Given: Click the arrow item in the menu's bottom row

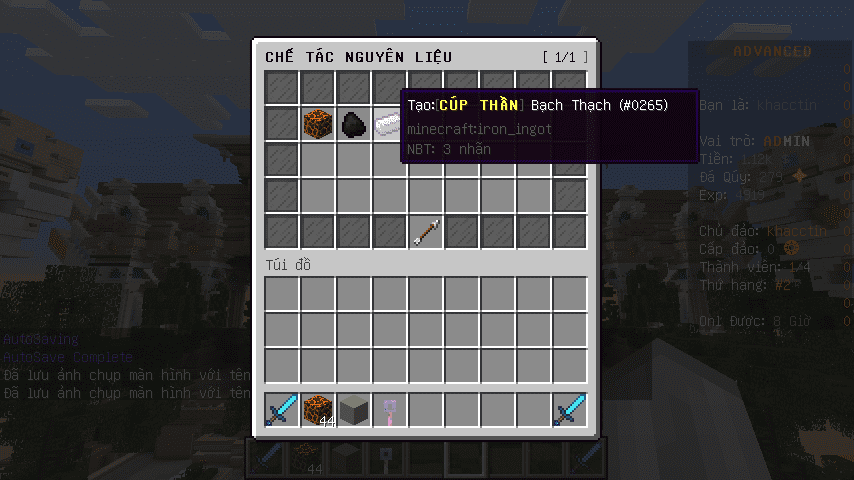Looking at the screenshot, I should 426,233.
